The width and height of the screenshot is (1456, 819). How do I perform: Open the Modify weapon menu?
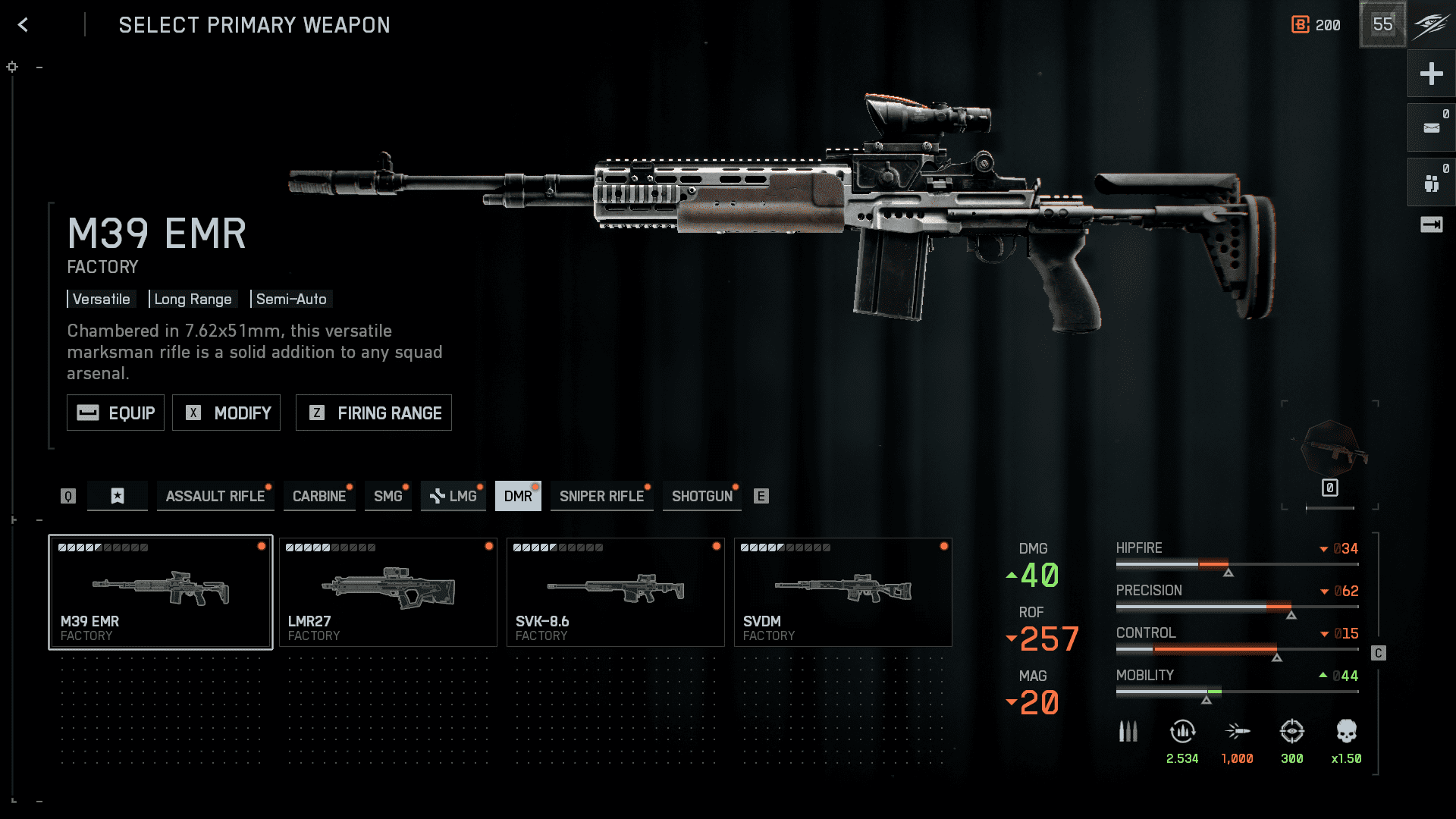pos(226,413)
